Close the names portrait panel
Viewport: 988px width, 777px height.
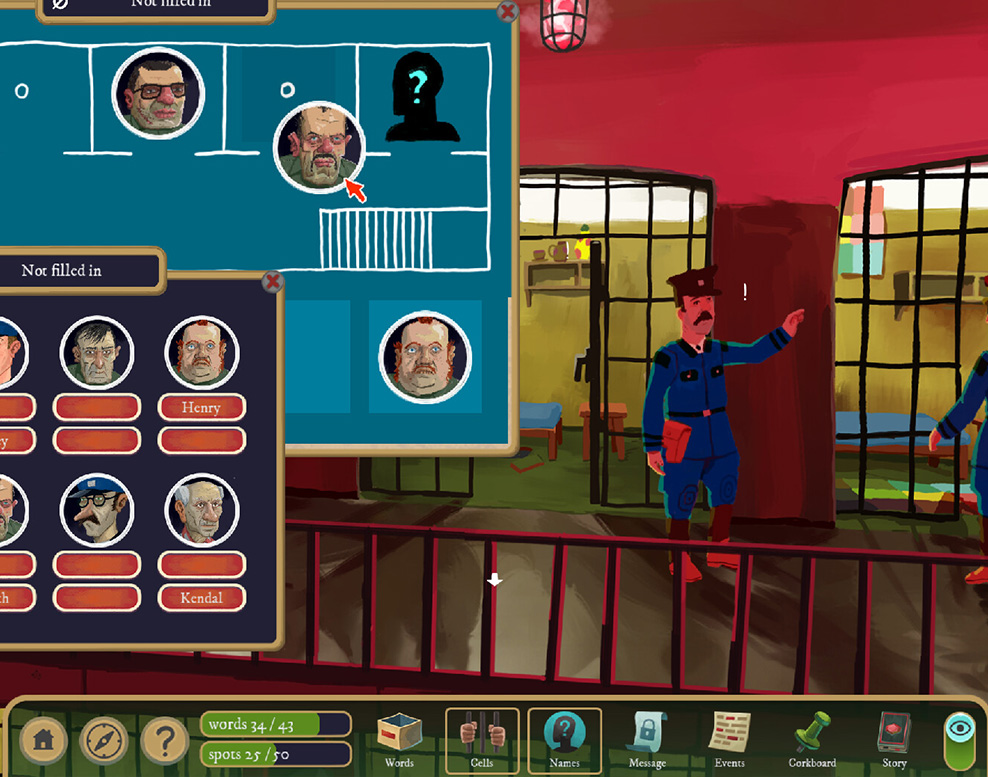272,282
